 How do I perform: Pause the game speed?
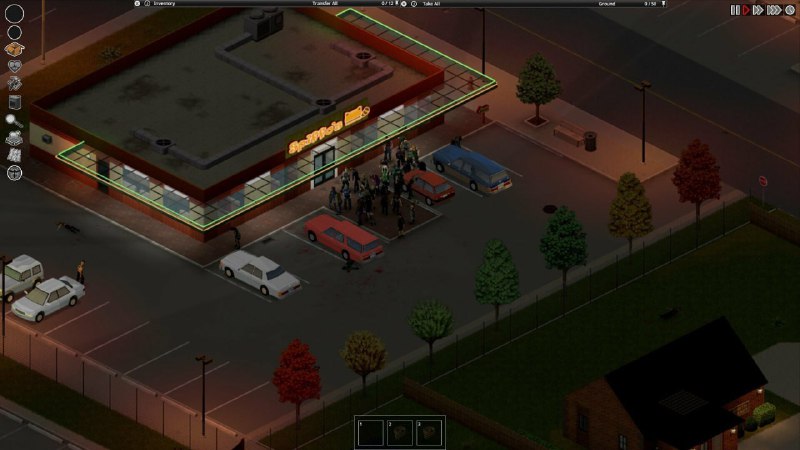735,9
